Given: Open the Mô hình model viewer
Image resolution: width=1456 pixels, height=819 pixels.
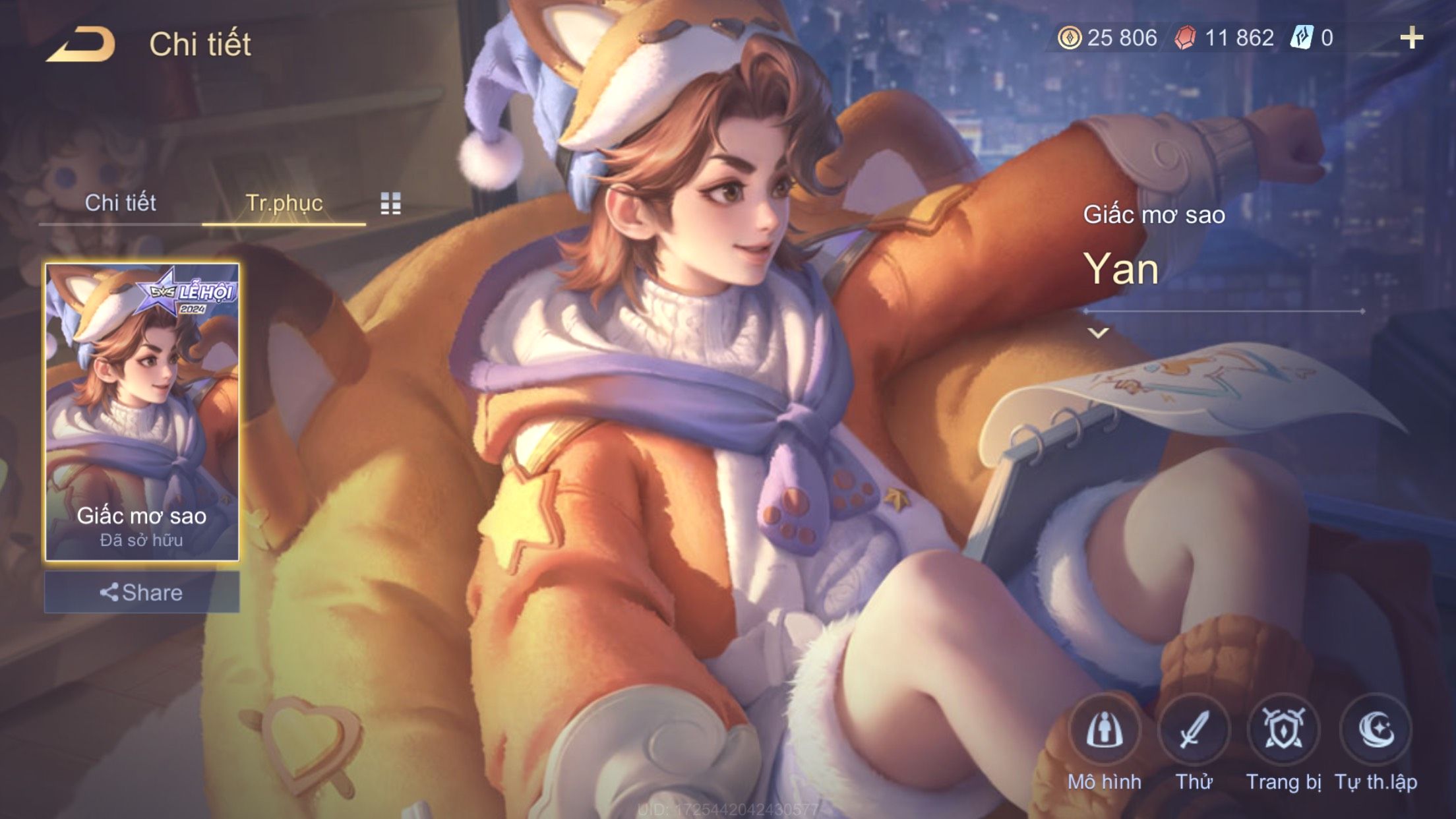Looking at the screenshot, I should (x=1105, y=731).
